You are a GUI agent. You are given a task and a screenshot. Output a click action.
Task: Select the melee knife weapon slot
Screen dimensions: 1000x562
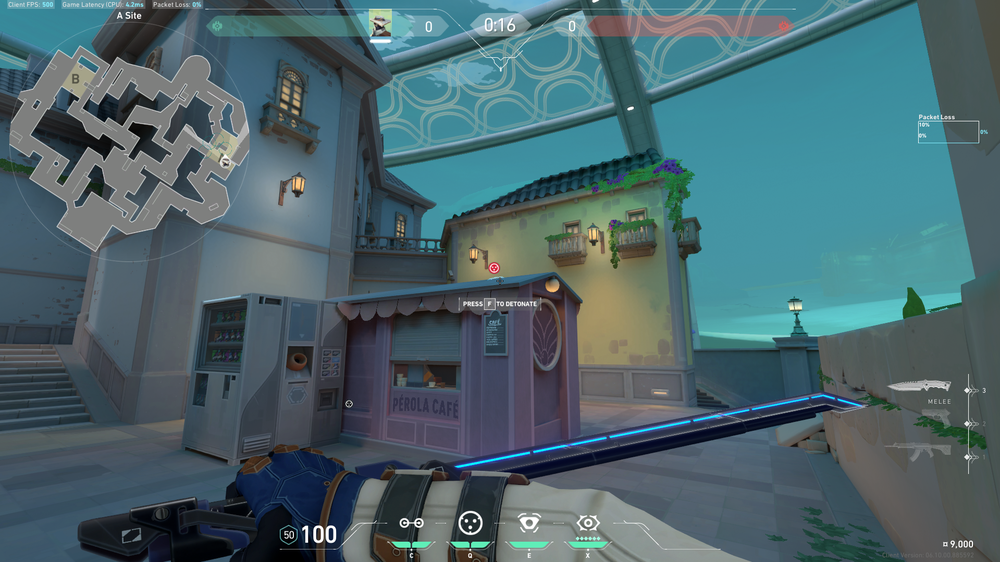click(x=922, y=387)
